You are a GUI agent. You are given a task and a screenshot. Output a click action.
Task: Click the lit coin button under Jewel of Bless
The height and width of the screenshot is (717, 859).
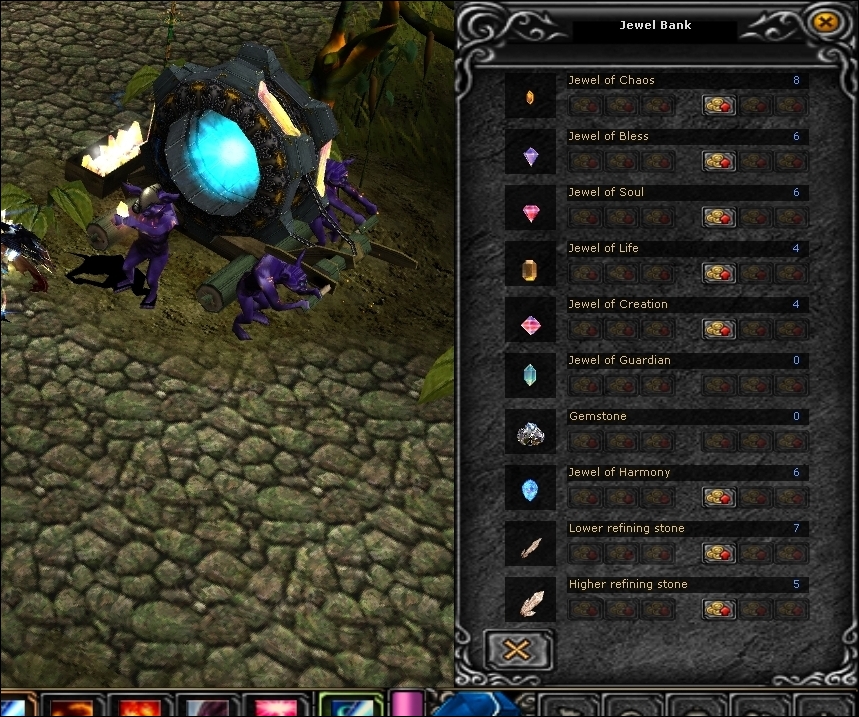click(x=719, y=161)
